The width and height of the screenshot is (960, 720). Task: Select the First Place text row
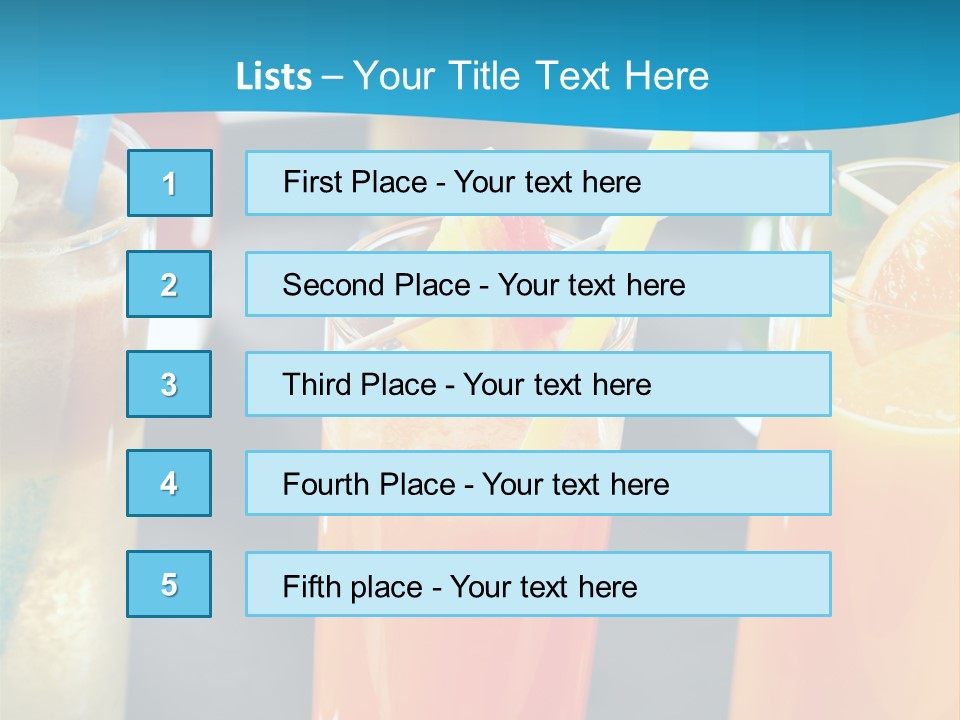(x=538, y=183)
